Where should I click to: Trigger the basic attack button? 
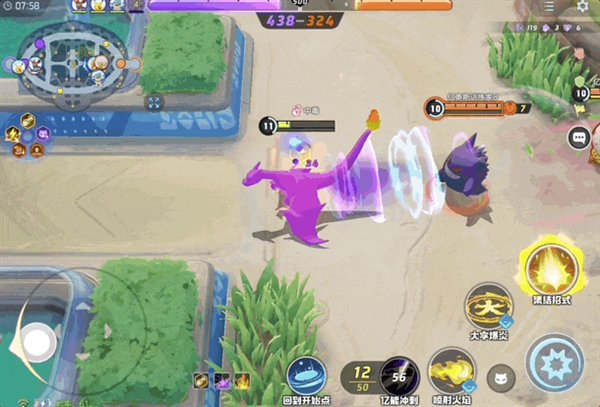[x=555, y=364]
